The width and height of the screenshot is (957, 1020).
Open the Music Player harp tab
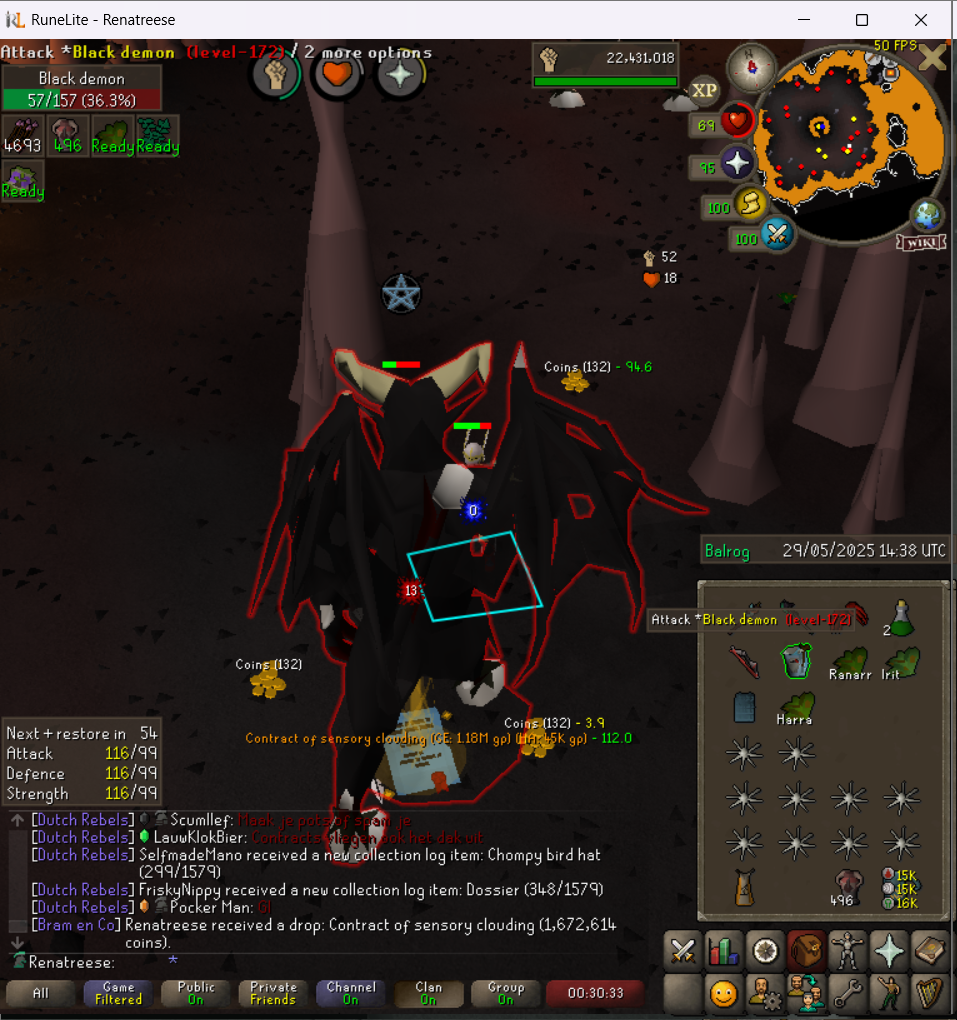(930, 994)
